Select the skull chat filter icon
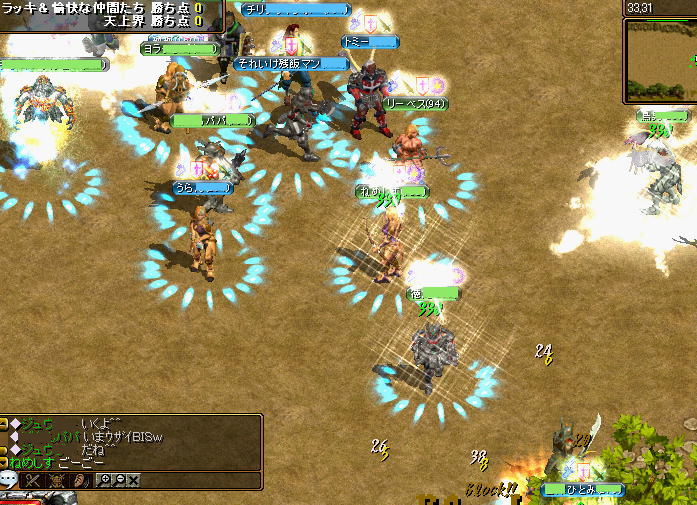The width and height of the screenshot is (697, 505). [x=55, y=481]
